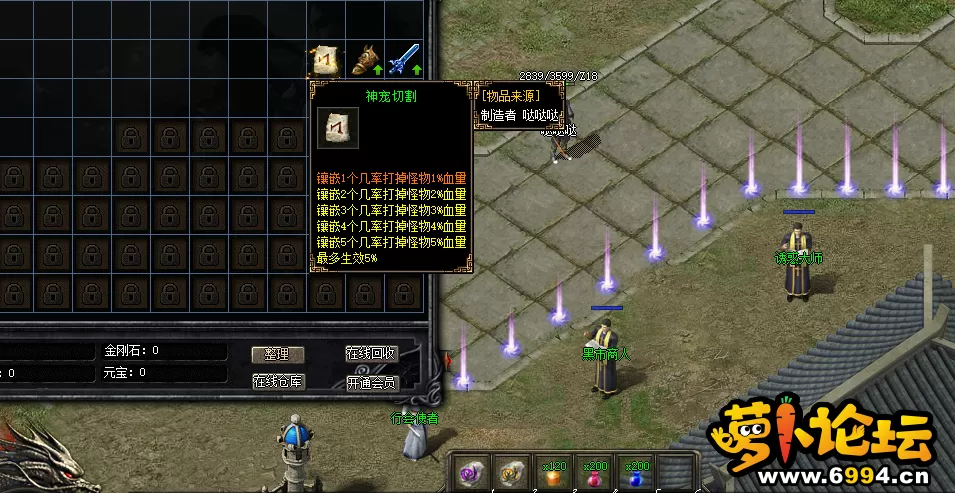This screenshot has width=955, height=493.
Task: Activate 开通会员 membership button
Action: [x=372, y=382]
